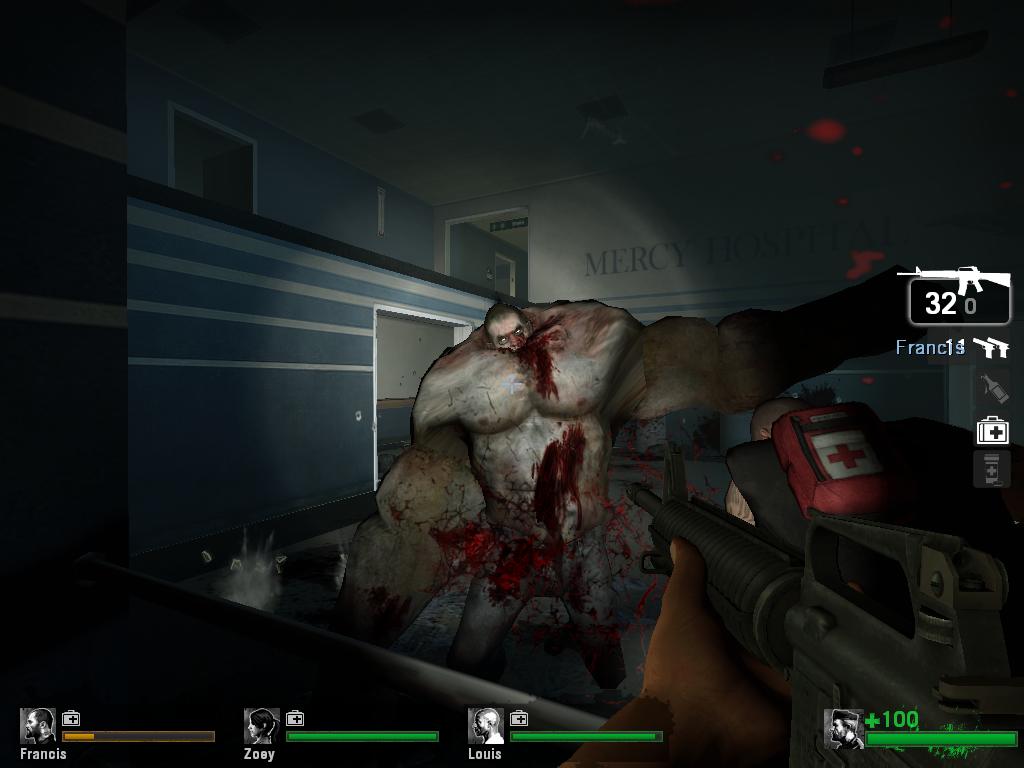Click the medkit icon beside Zoey's portrait
This screenshot has height=768, width=1024.
click(x=295, y=718)
